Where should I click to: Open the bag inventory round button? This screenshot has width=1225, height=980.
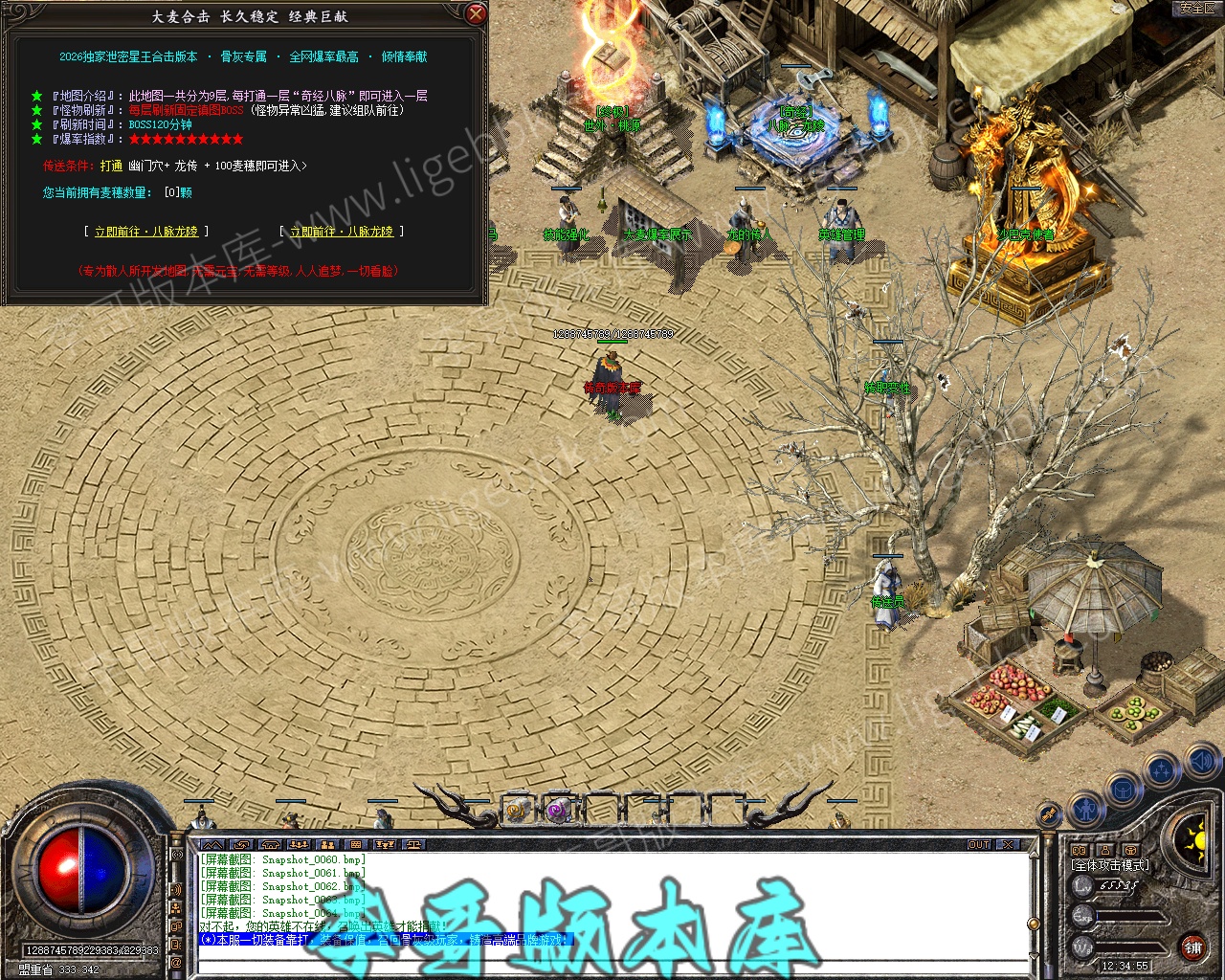pos(1123,790)
